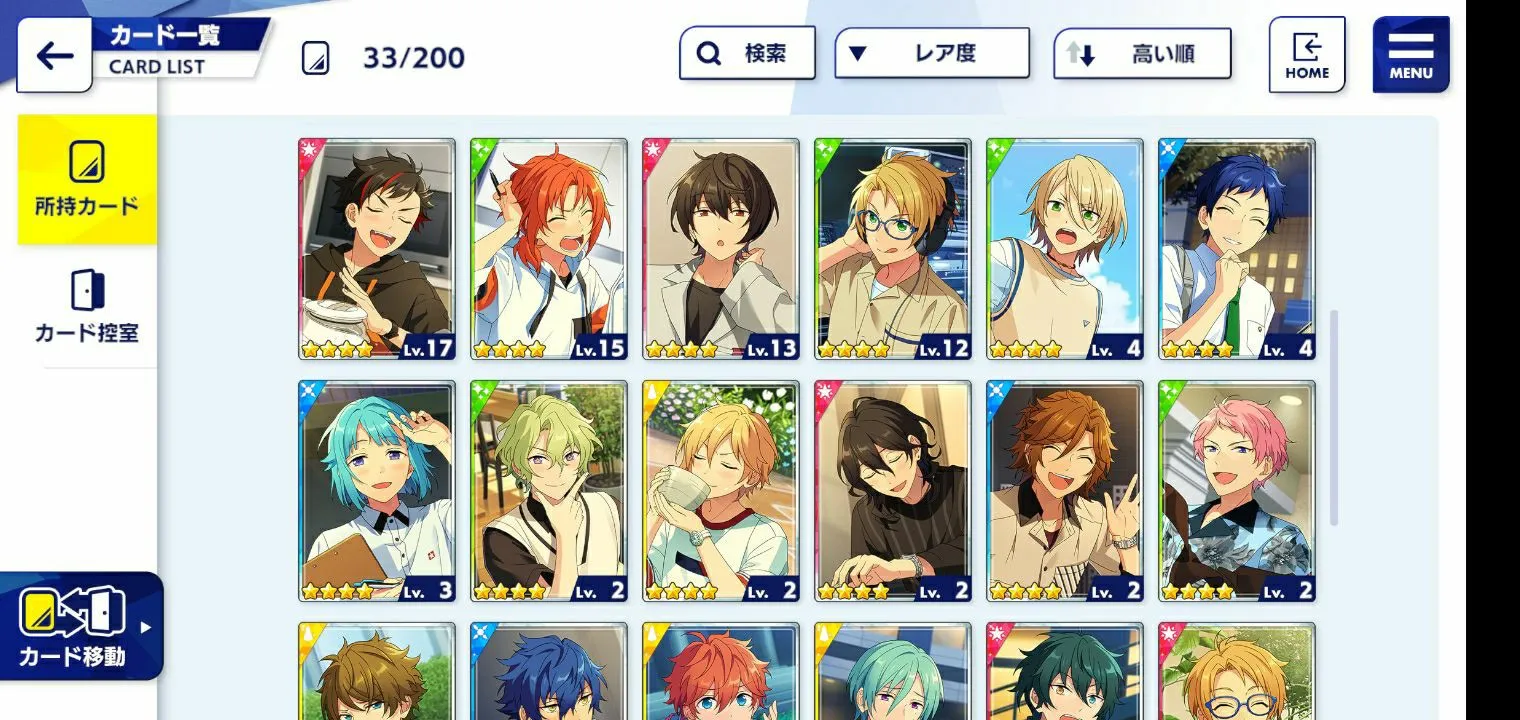This screenshot has height=720, width=1520.
Task: Select the Lv.17 card with black-red hair
Action: (377, 249)
